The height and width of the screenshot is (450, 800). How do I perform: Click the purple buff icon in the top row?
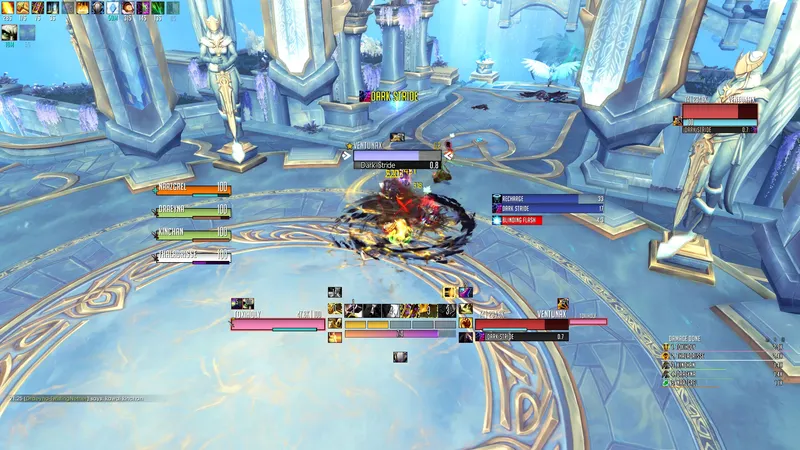[144, 9]
